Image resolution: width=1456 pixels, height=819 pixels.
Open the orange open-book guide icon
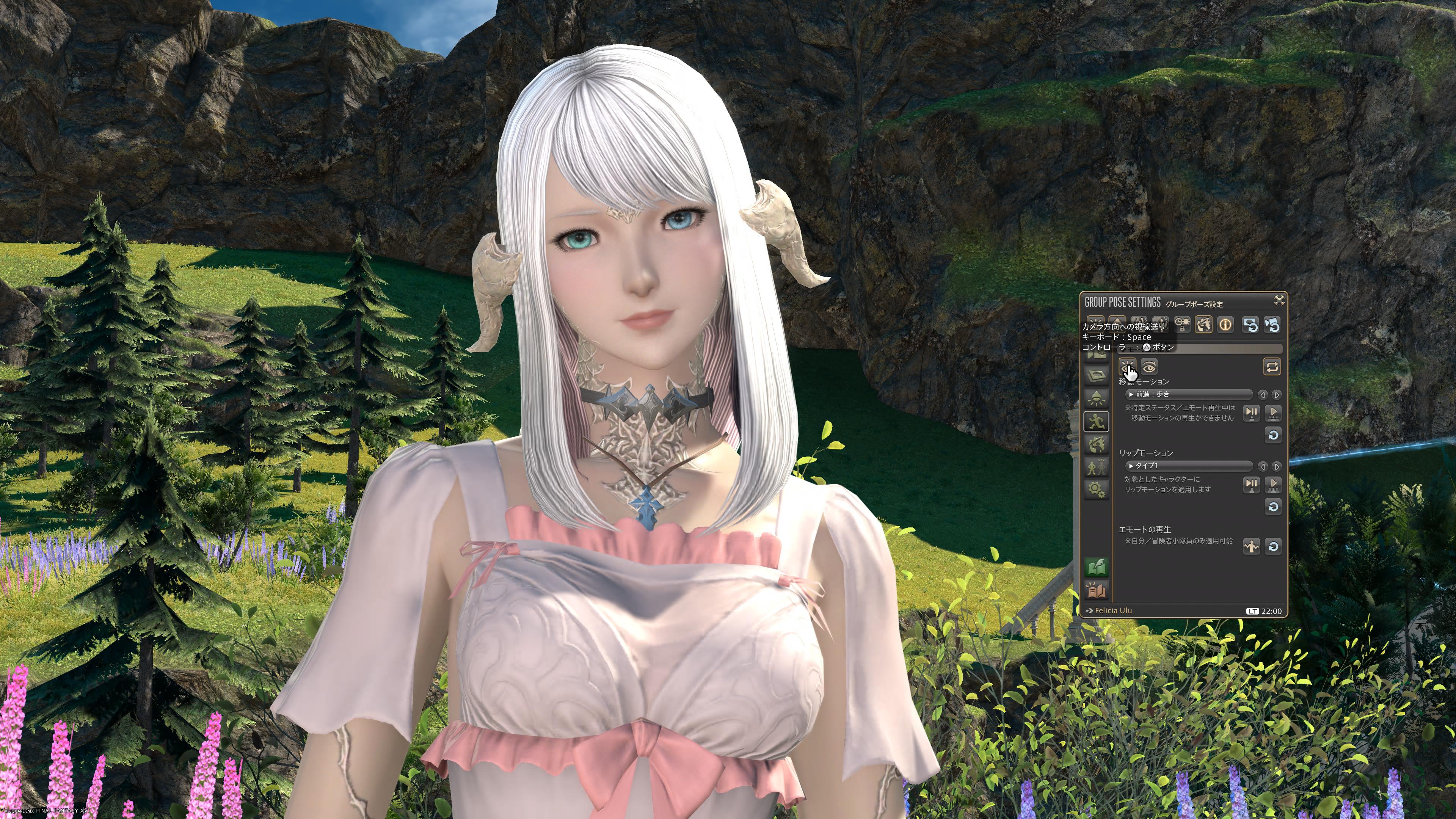[1097, 591]
